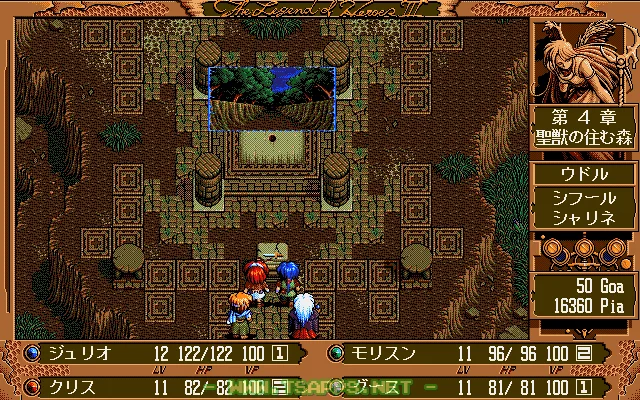Select party member クリス's status row
This screenshot has width=640, height=400.
[x=160, y=384]
